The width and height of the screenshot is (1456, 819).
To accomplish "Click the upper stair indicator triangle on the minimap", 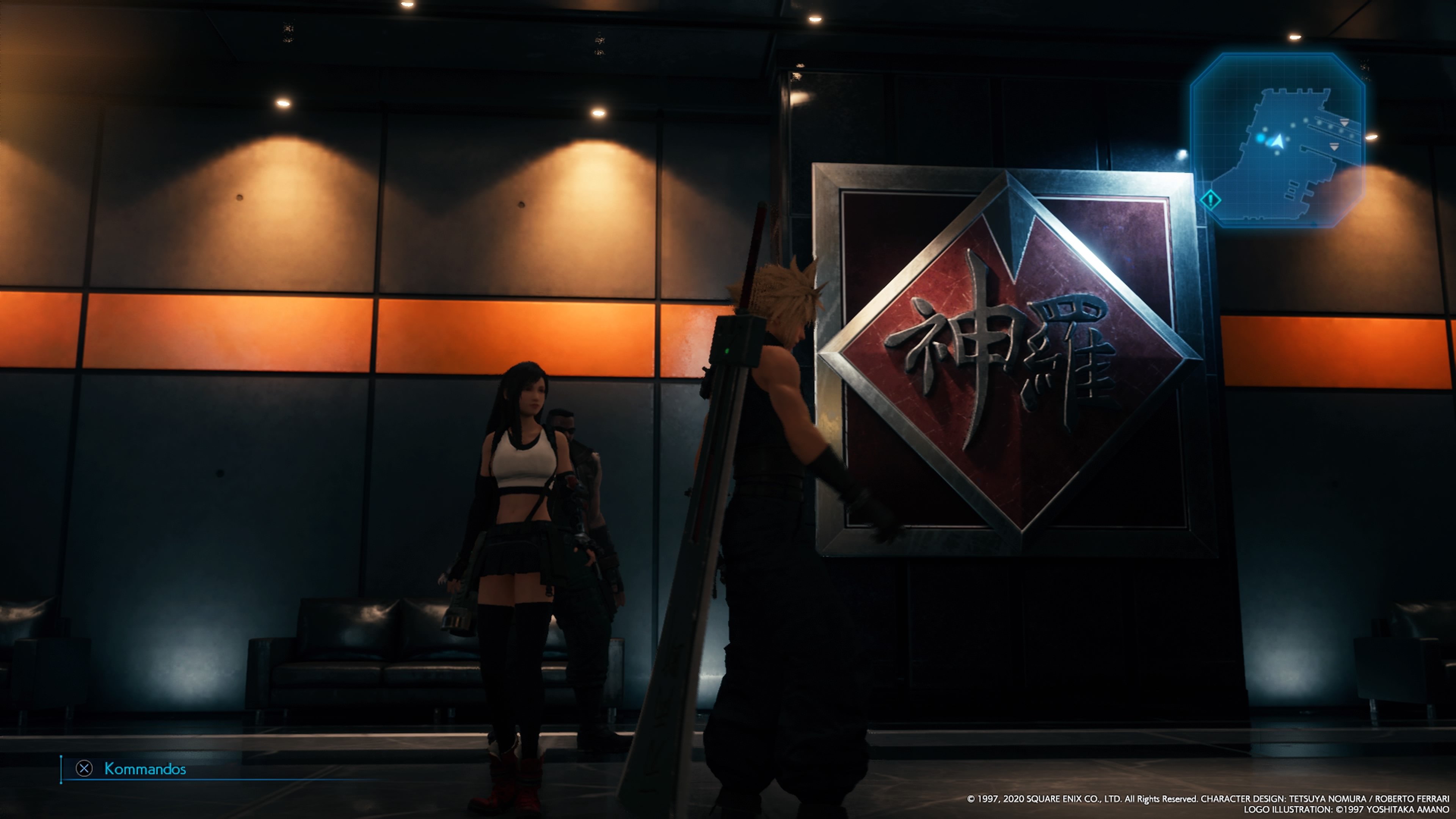I will point(1345,122).
